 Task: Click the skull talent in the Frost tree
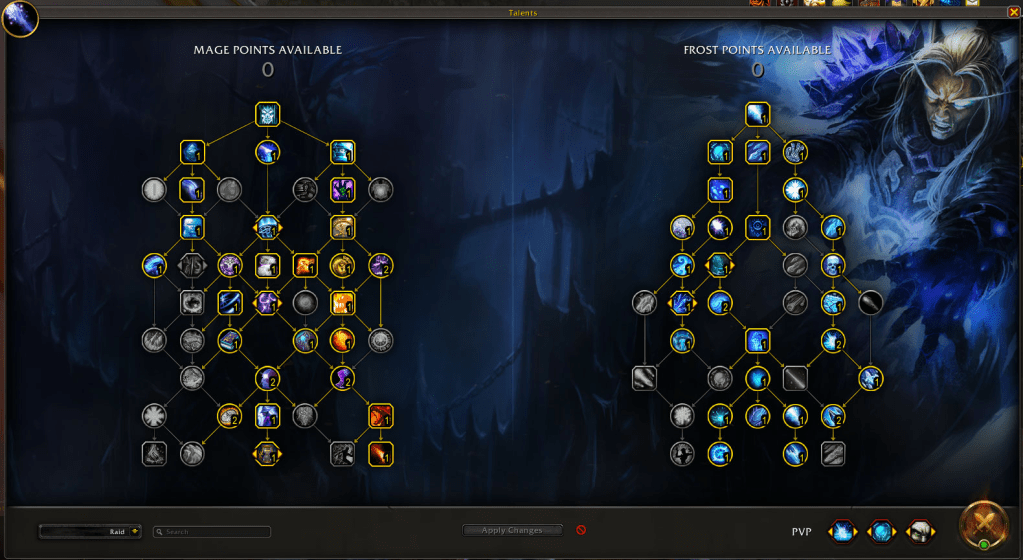(833, 265)
